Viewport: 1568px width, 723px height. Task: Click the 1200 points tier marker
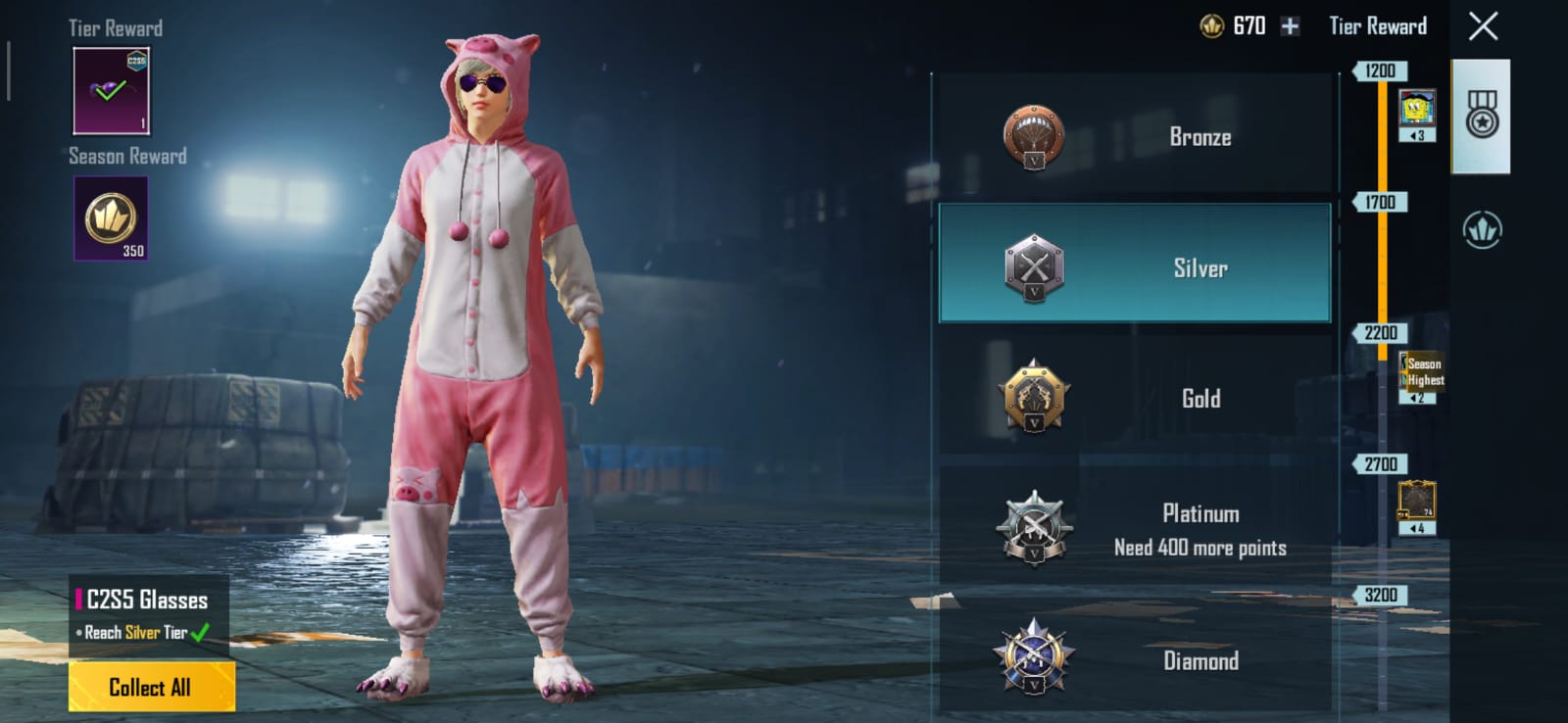(1382, 71)
